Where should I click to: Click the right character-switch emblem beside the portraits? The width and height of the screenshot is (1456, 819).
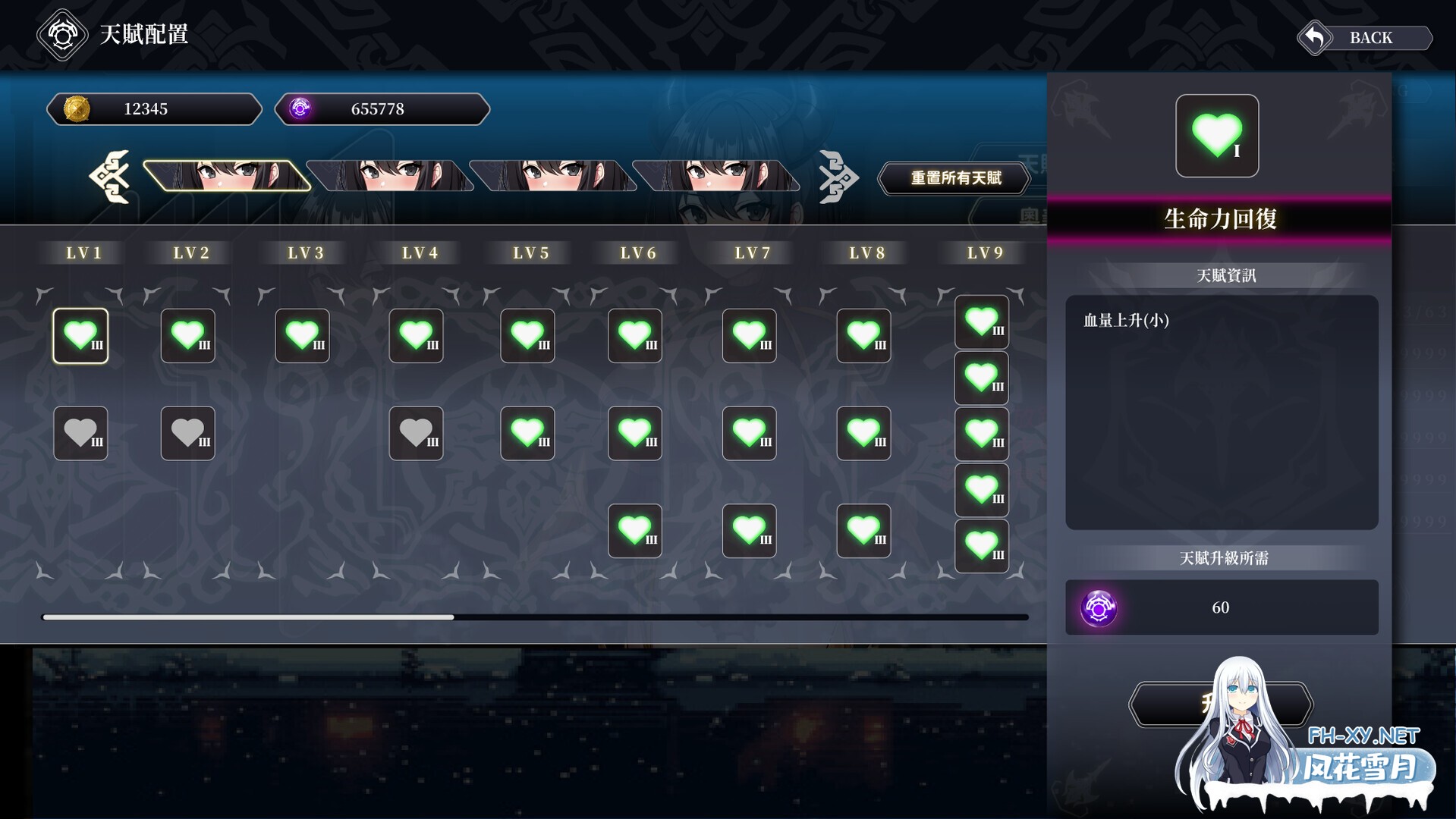(x=839, y=177)
